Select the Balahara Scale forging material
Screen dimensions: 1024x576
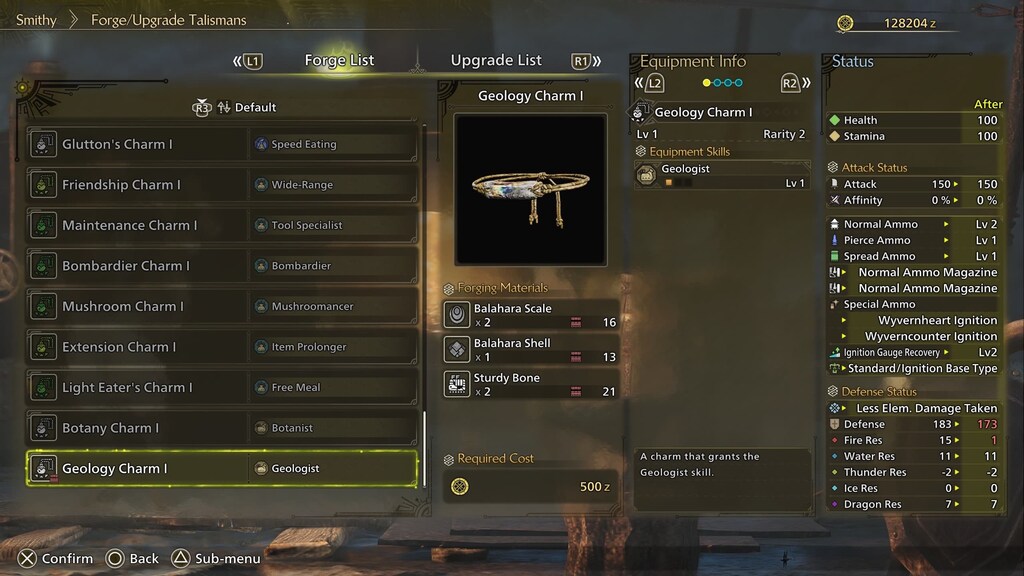click(x=531, y=315)
